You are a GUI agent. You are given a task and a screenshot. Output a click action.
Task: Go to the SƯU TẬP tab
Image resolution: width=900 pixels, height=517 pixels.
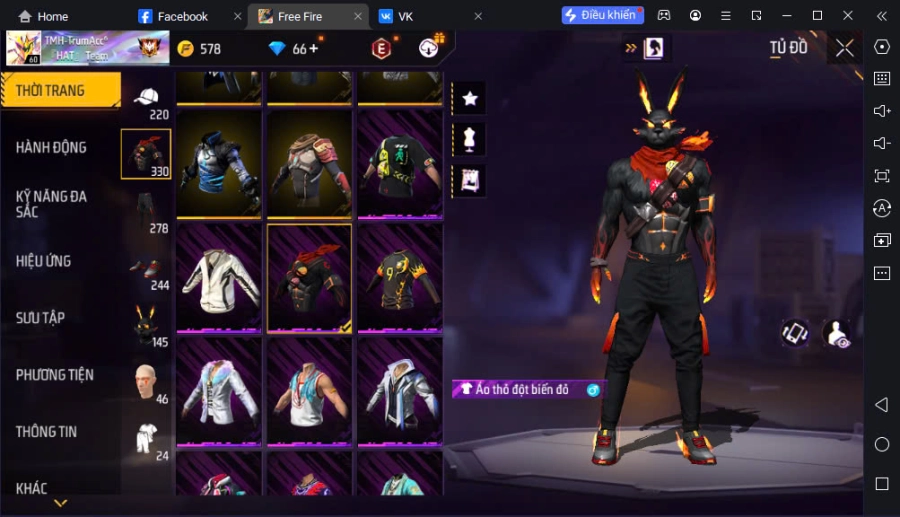click(41, 318)
